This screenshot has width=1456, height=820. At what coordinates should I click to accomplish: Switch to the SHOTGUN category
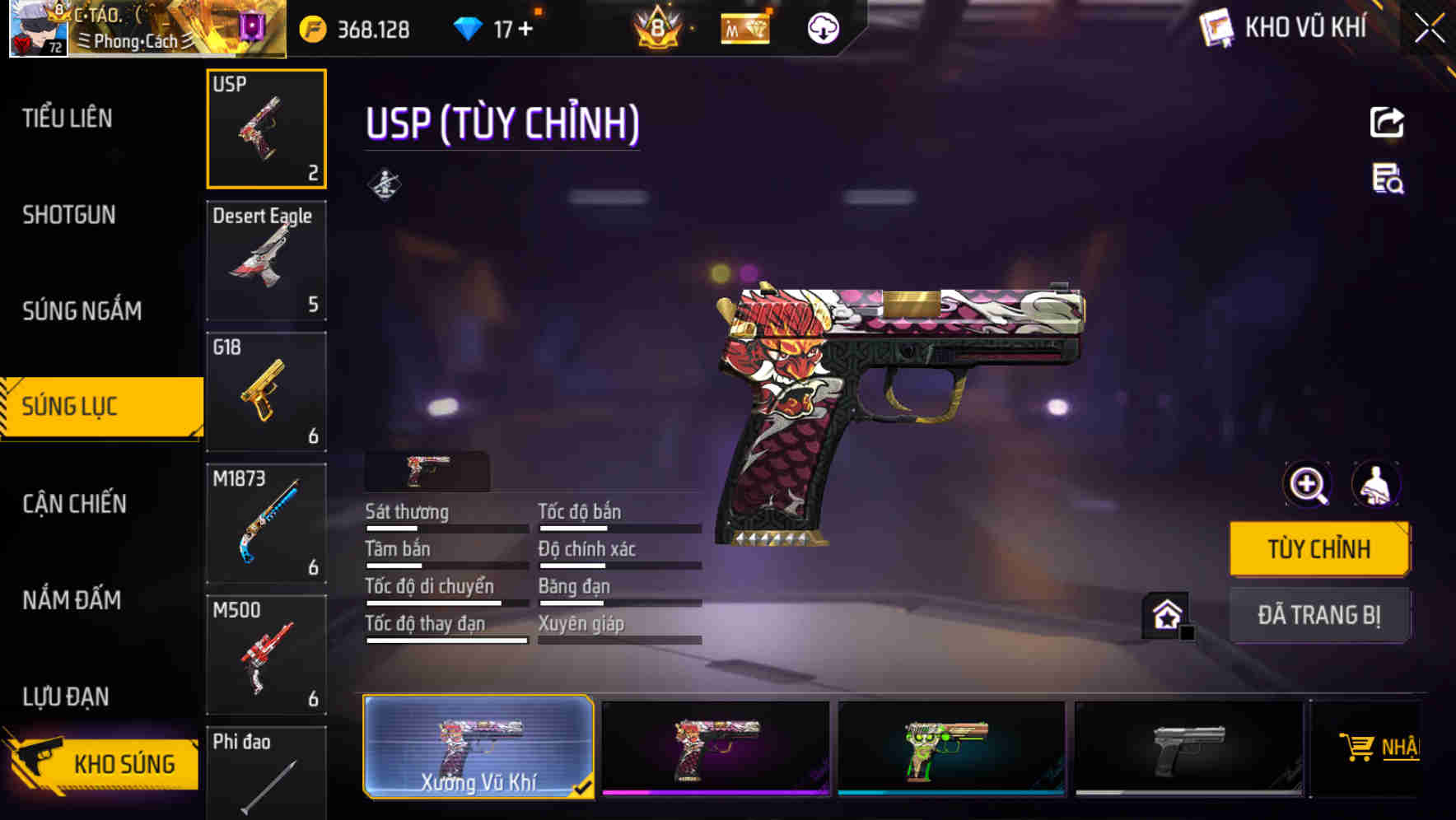click(69, 214)
